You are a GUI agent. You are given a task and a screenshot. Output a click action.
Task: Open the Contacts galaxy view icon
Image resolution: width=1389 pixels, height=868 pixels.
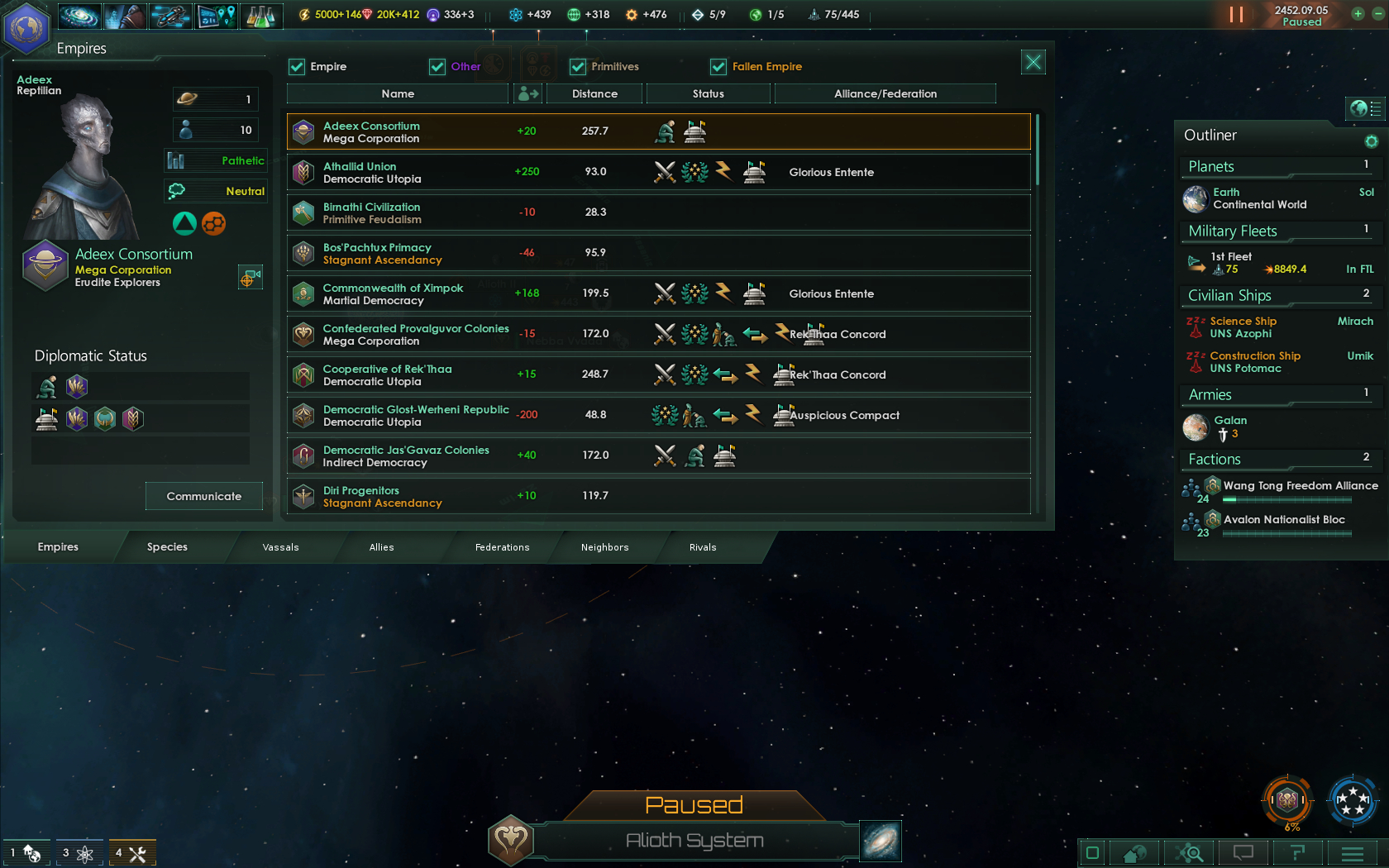(x=79, y=16)
